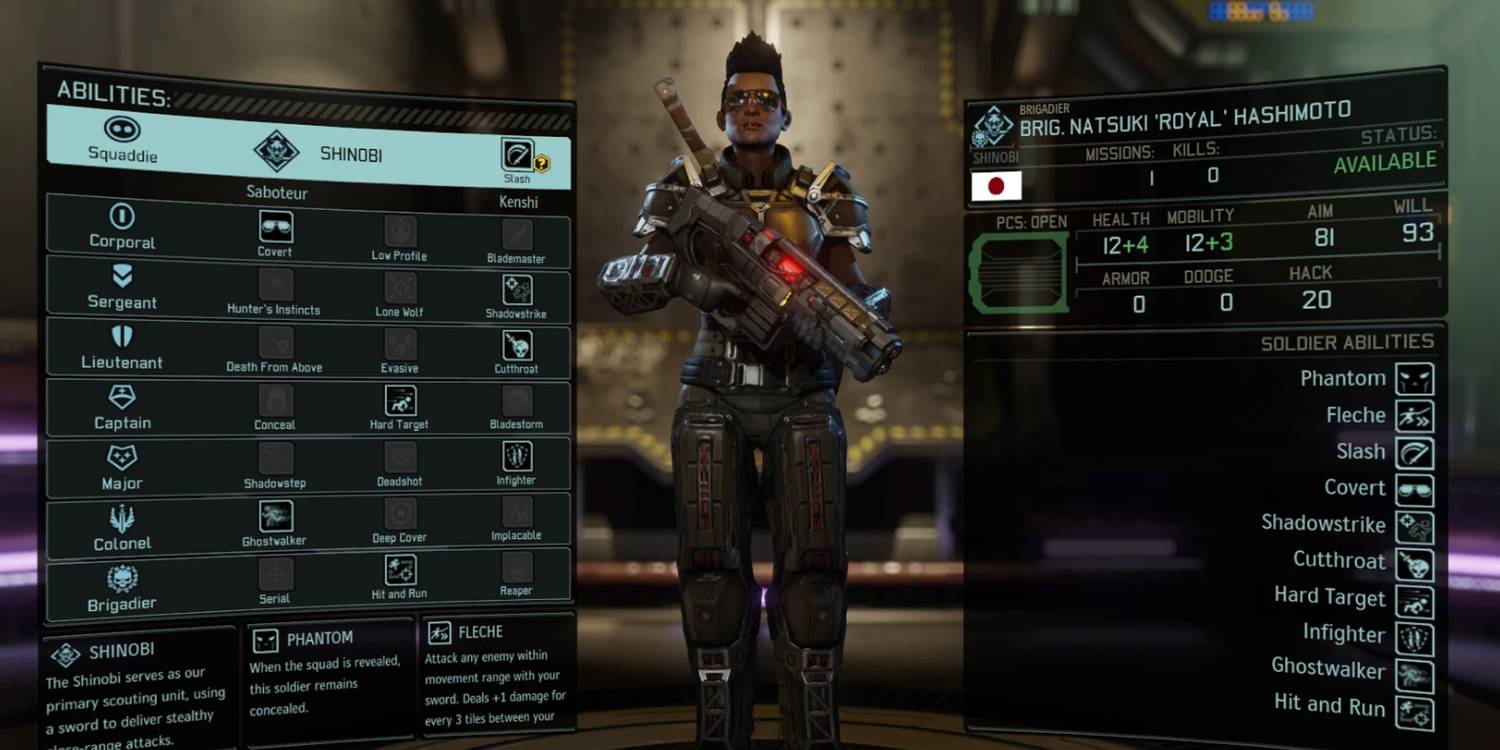This screenshot has width=1500, height=750.
Task: Pick the Blademaster ability
Action: [516, 234]
